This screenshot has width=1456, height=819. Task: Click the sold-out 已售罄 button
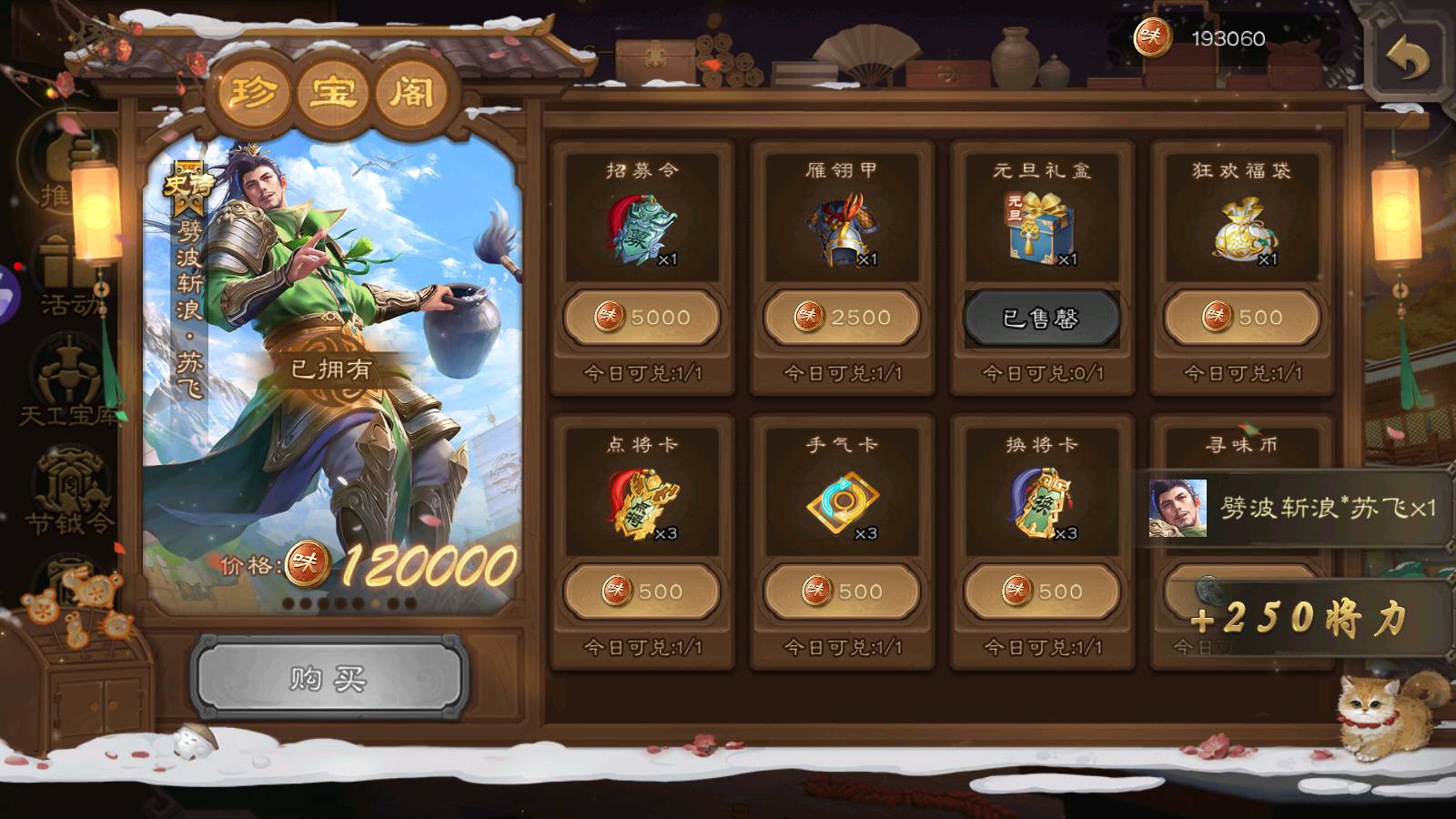click(x=1042, y=318)
